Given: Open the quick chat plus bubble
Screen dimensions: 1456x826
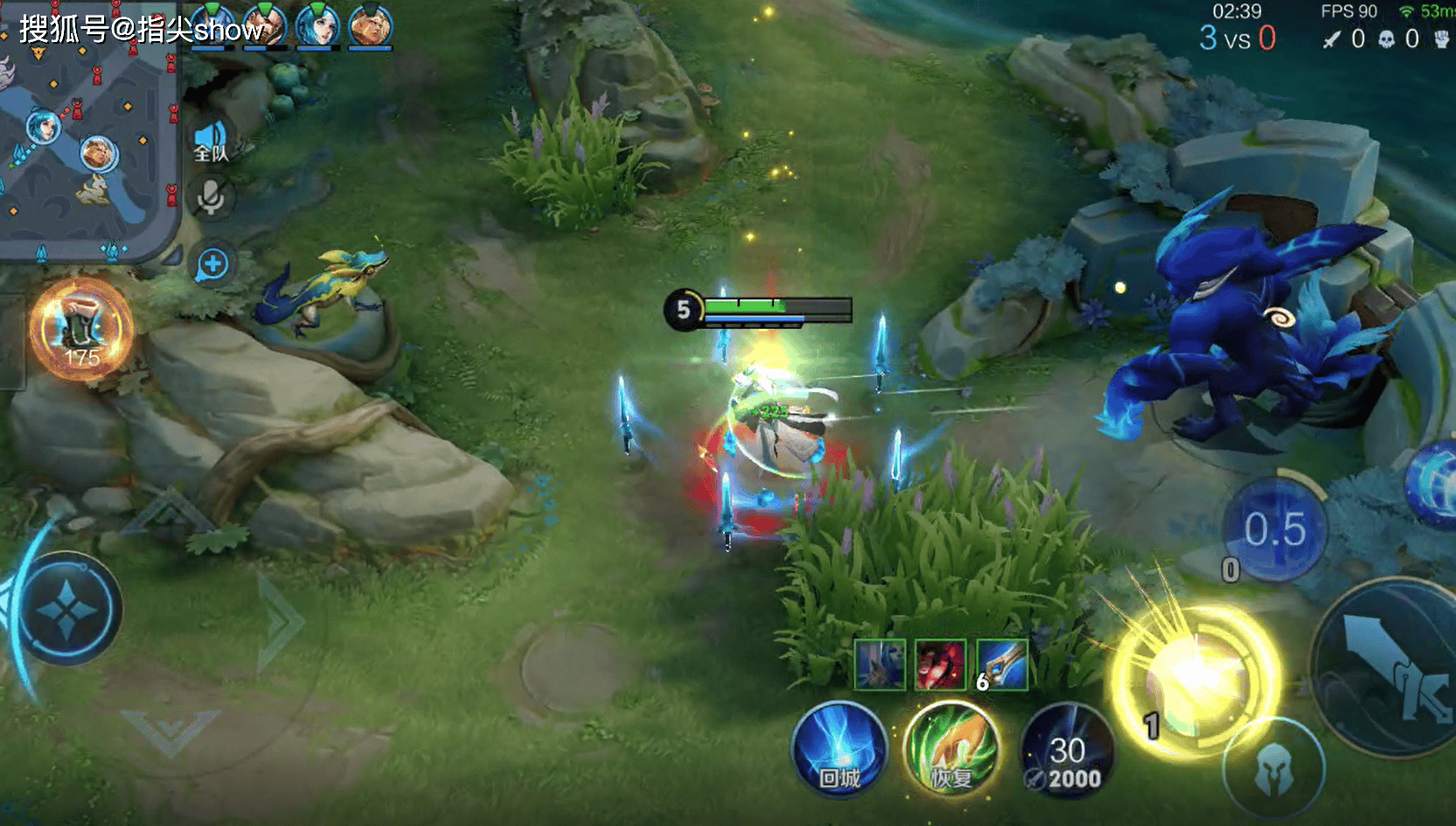Looking at the screenshot, I should (212, 264).
